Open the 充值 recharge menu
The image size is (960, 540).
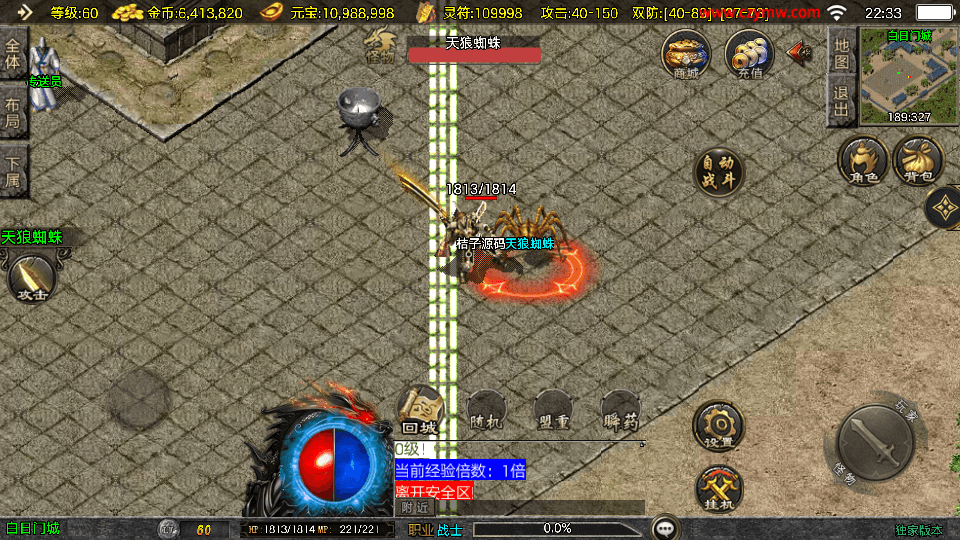point(749,53)
